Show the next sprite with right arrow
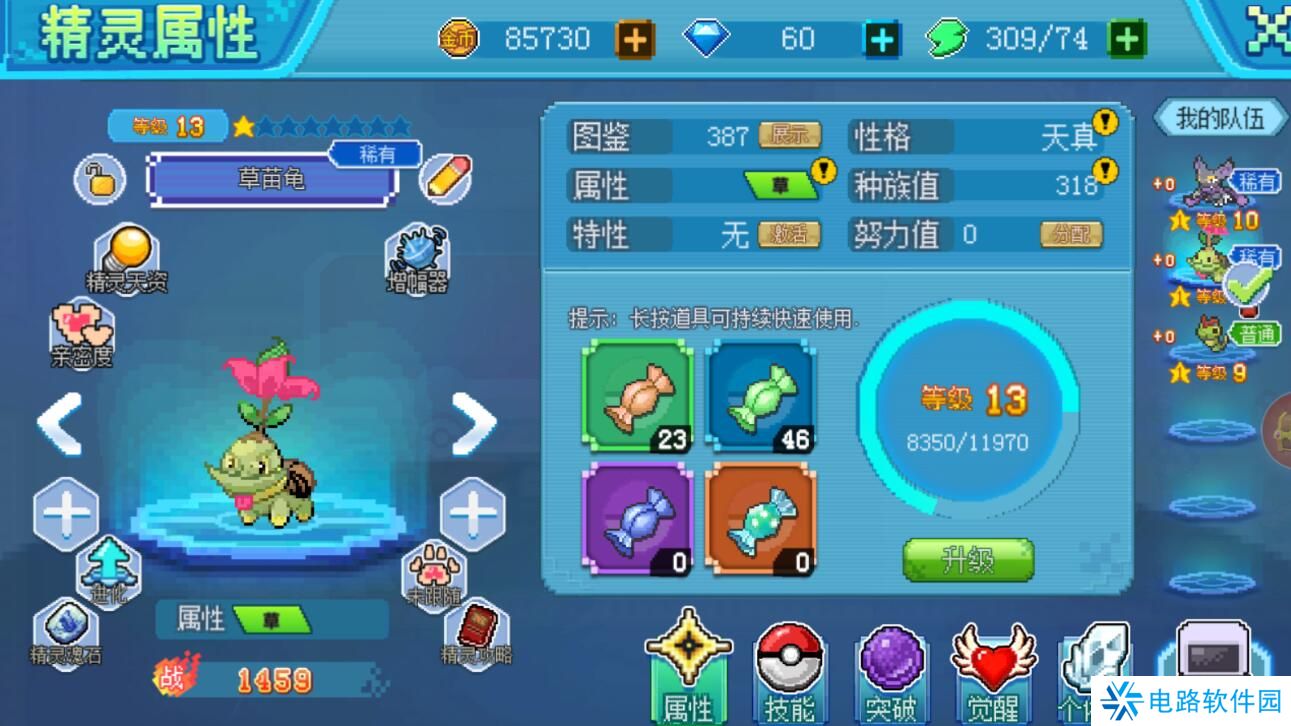Screen dimensions: 1291x726 (473, 422)
